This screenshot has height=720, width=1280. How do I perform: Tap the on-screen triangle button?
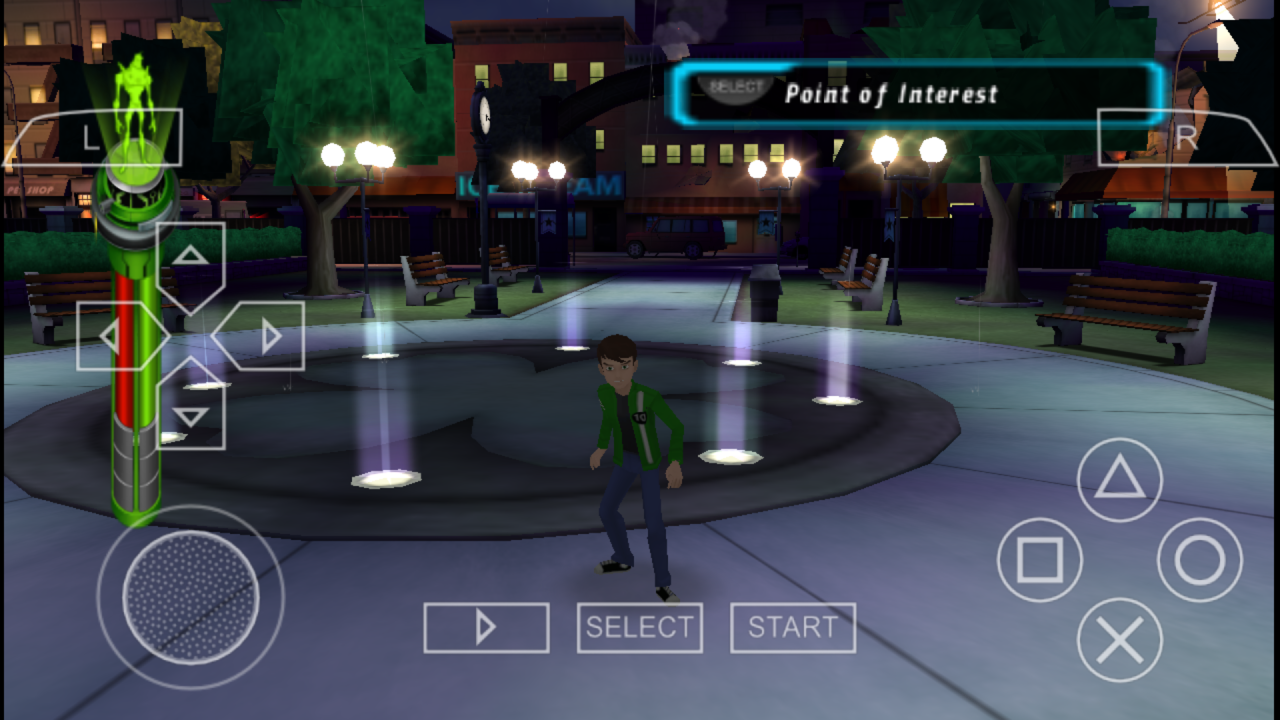pyautogui.click(x=1119, y=481)
